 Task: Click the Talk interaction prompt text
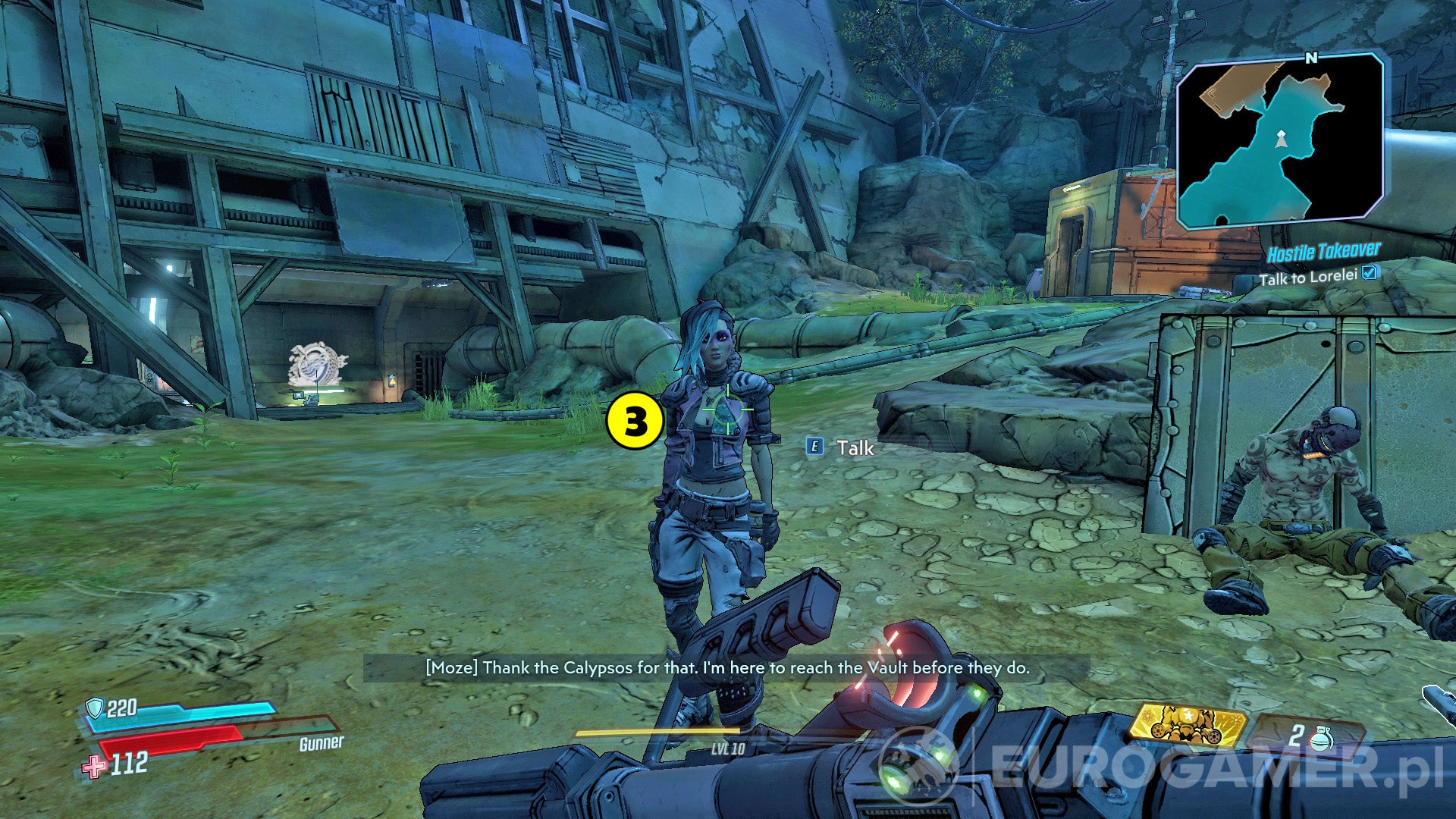[x=854, y=448]
